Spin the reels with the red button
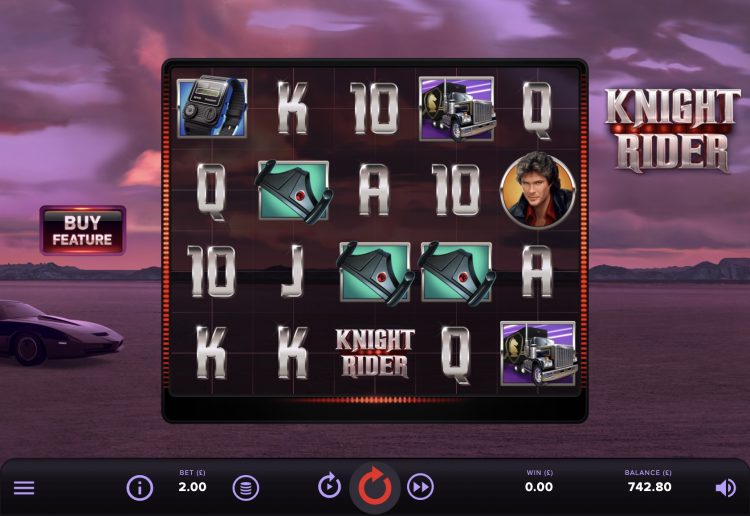The height and width of the screenshot is (516, 750). tap(375, 487)
